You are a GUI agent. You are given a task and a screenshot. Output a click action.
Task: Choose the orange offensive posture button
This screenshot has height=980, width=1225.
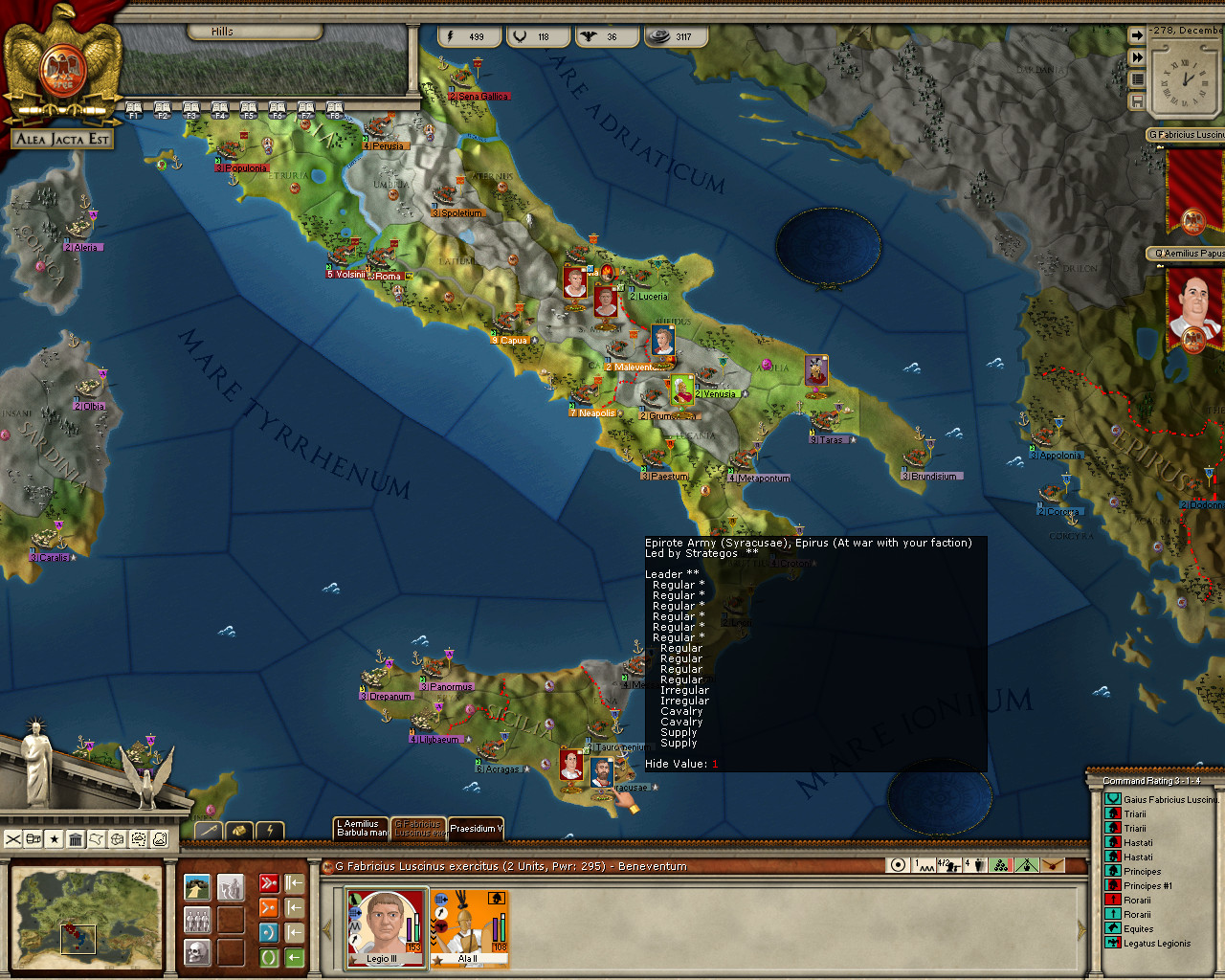point(269,907)
